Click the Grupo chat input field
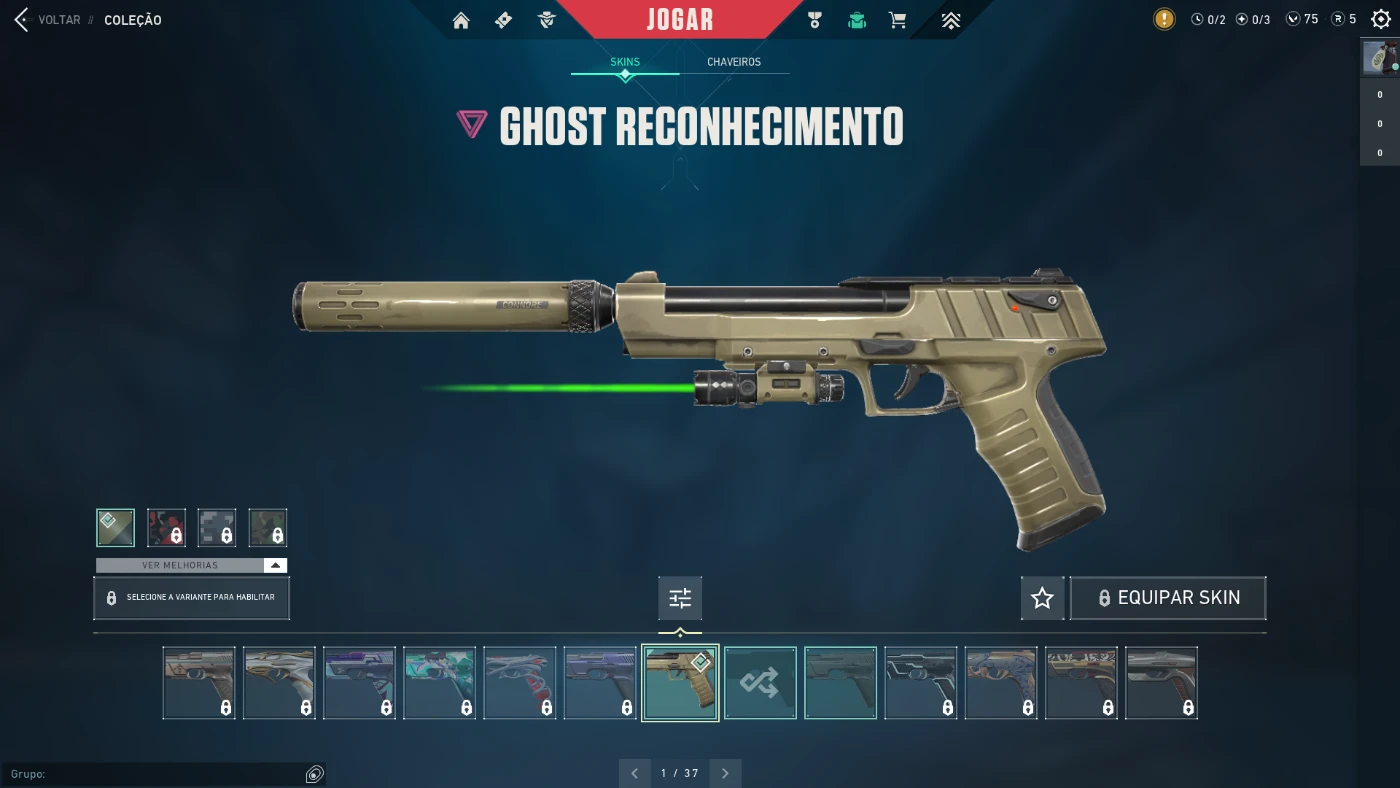 pos(160,774)
